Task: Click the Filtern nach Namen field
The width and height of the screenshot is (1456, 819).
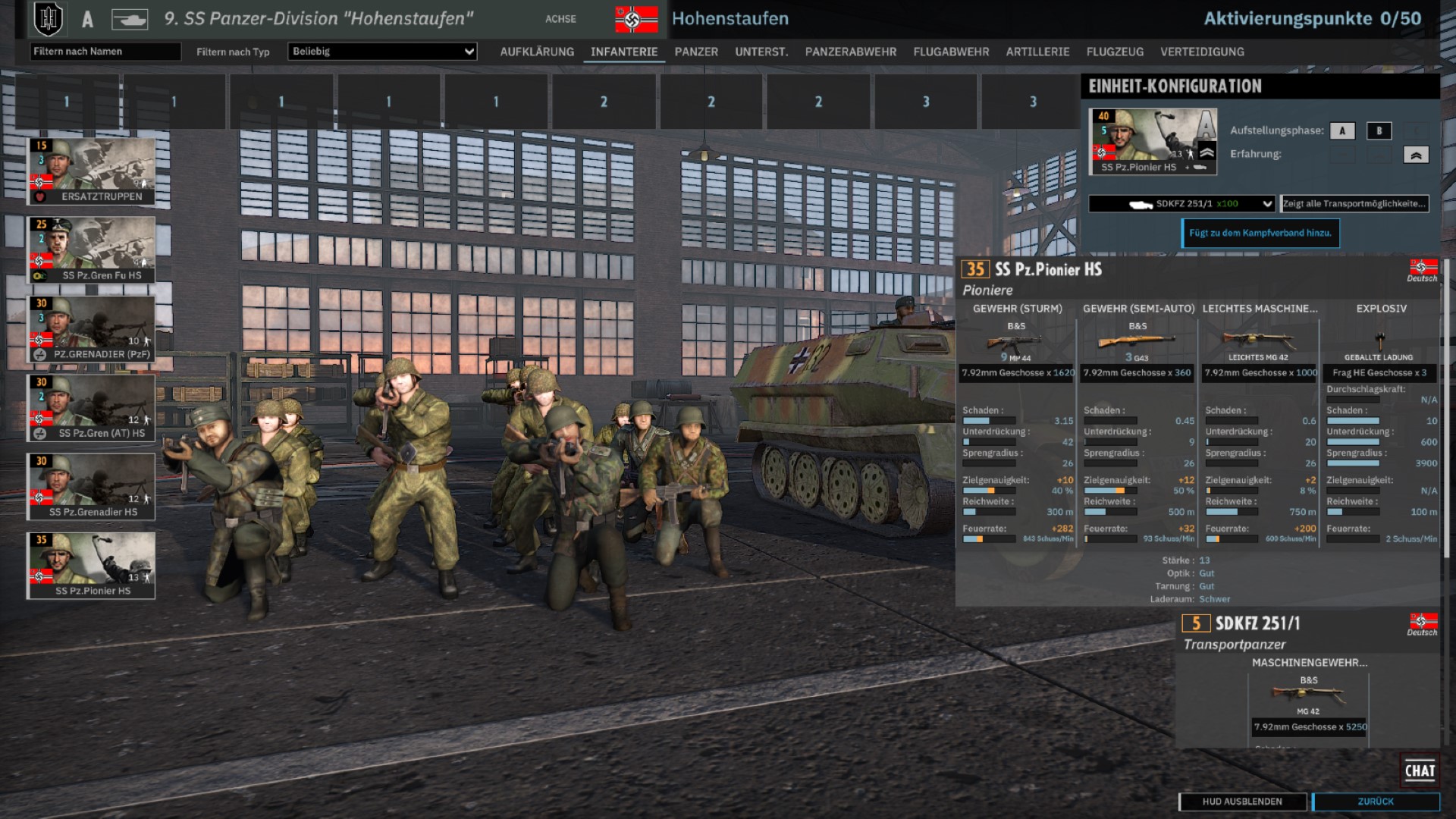Action: tap(105, 51)
